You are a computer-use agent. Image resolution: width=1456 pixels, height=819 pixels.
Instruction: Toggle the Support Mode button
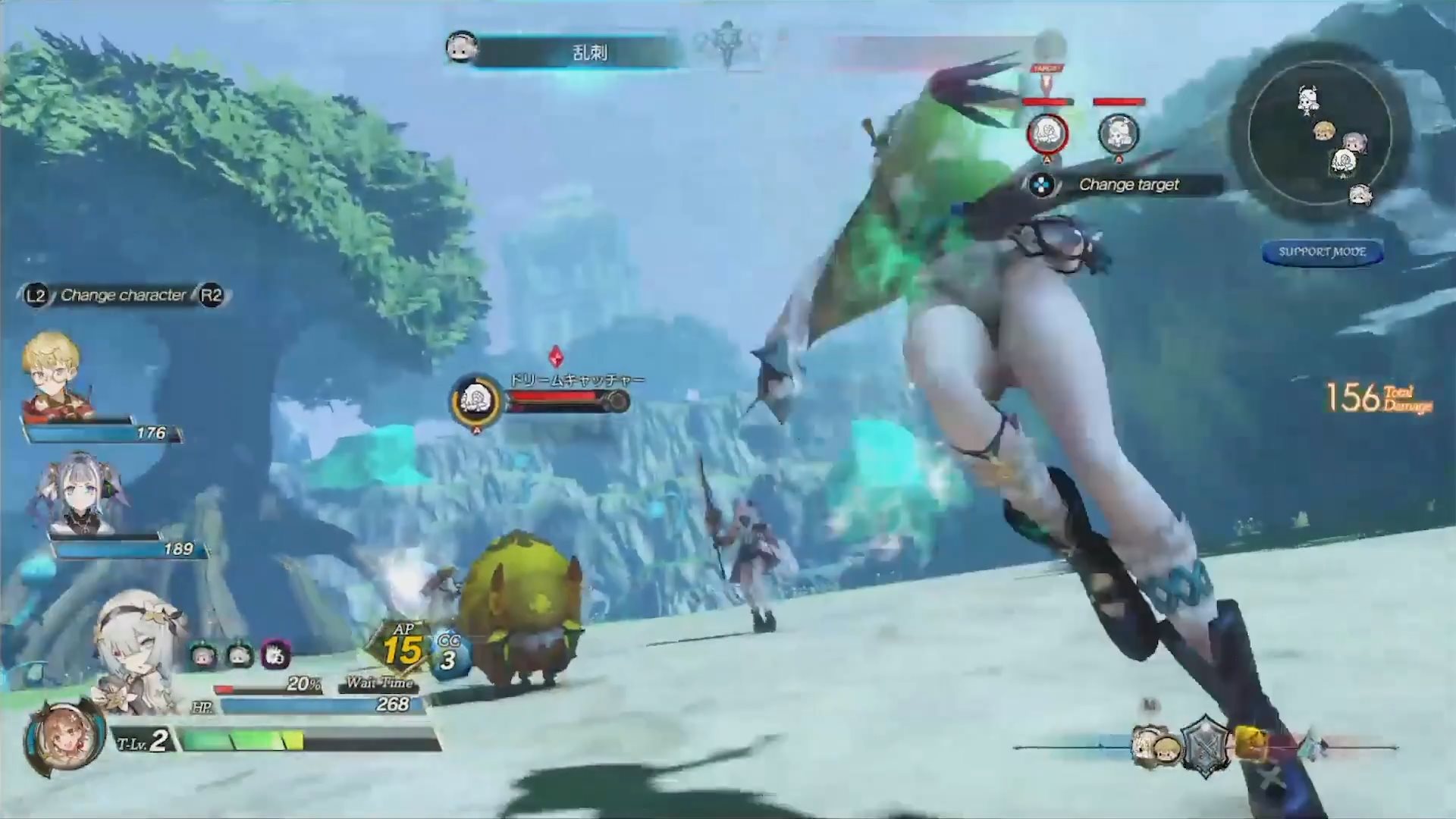click(1322, 253)
